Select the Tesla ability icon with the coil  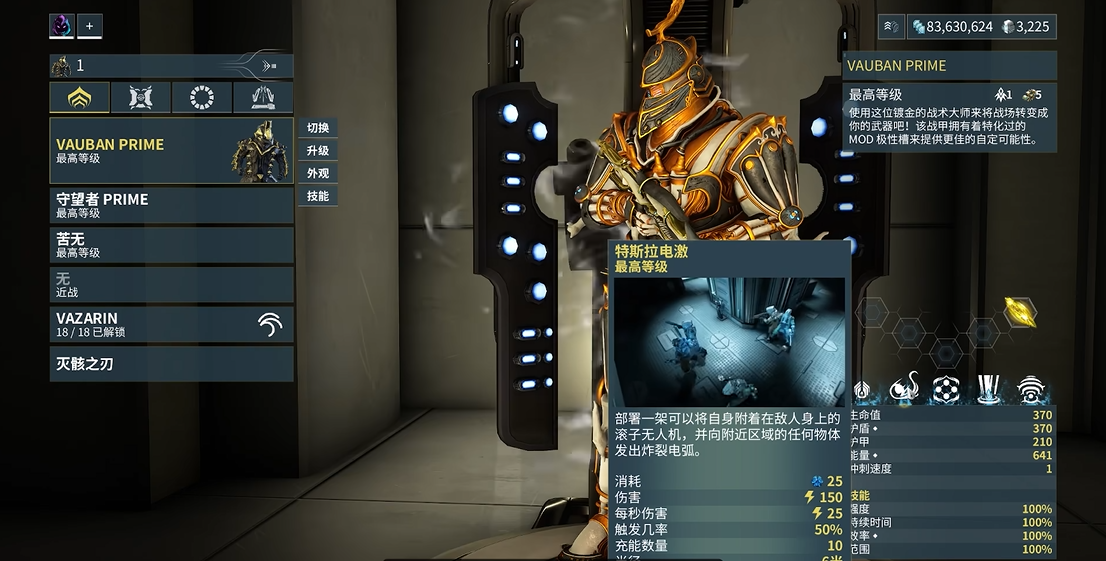[904, 388]
